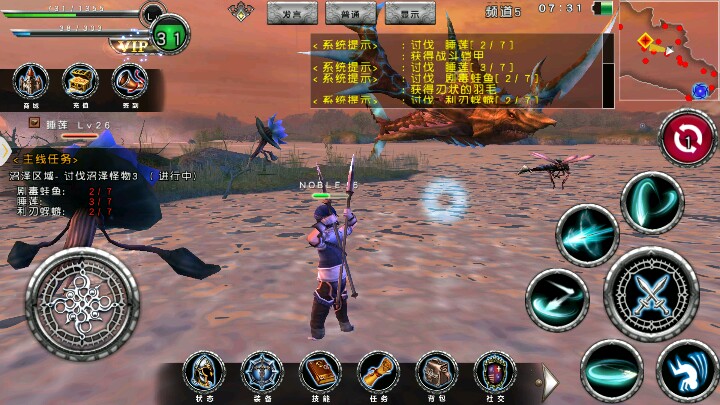
Task: Open the horn announcement icon
Action: click(129, 84)
